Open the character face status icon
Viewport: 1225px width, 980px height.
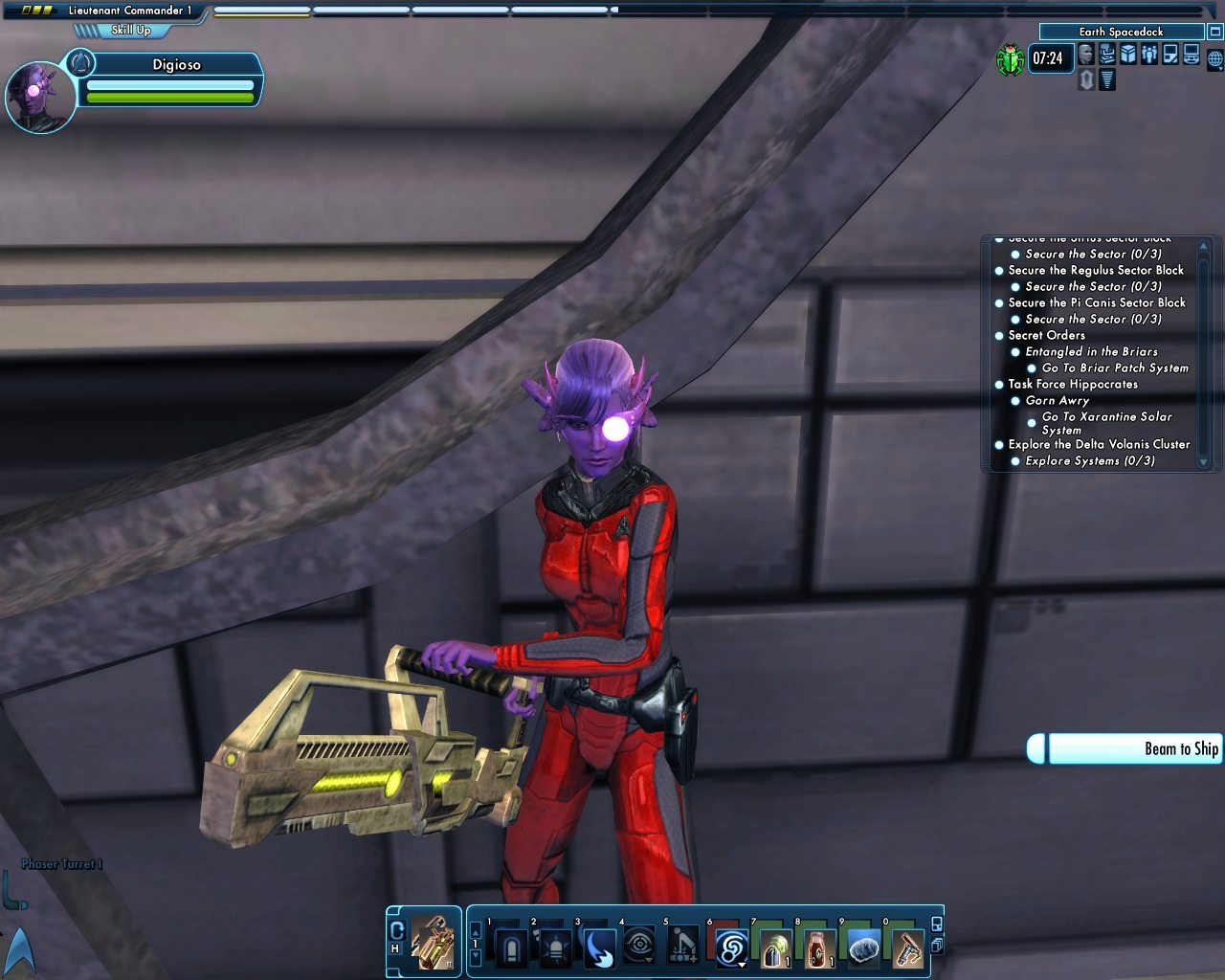(x=1086, y=55)
